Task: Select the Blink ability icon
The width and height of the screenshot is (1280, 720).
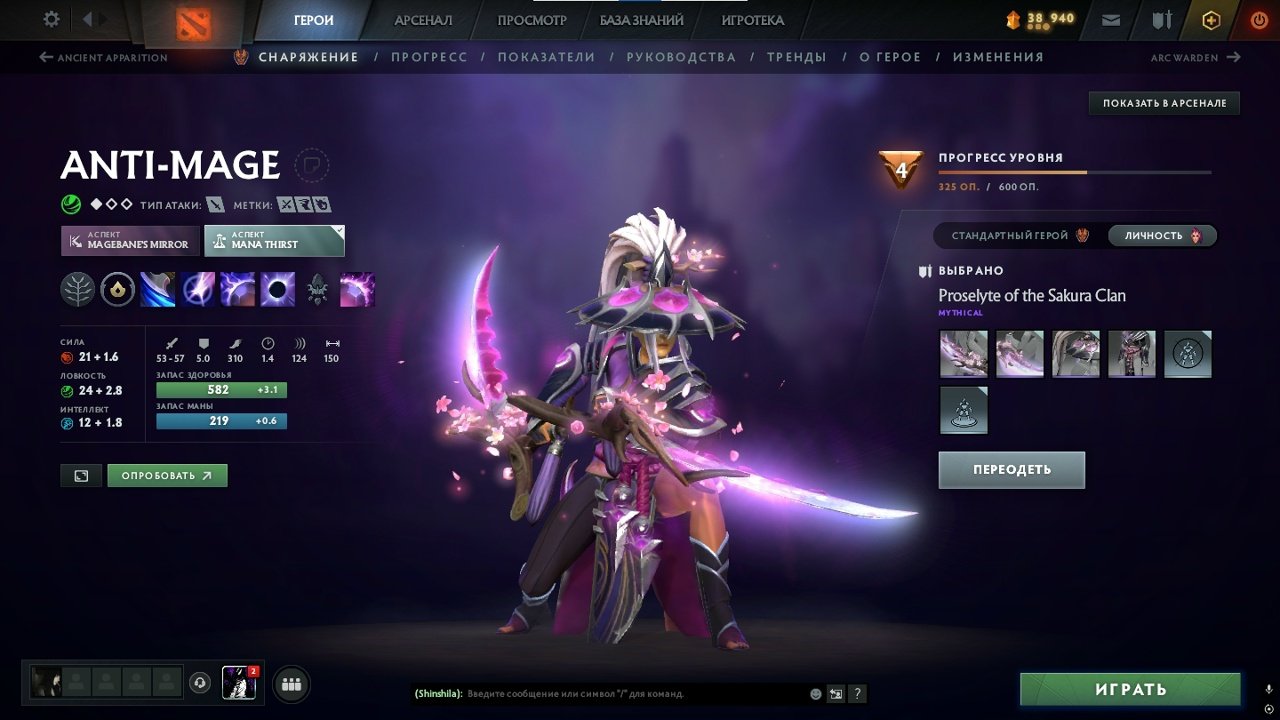Action: point(197,290)
